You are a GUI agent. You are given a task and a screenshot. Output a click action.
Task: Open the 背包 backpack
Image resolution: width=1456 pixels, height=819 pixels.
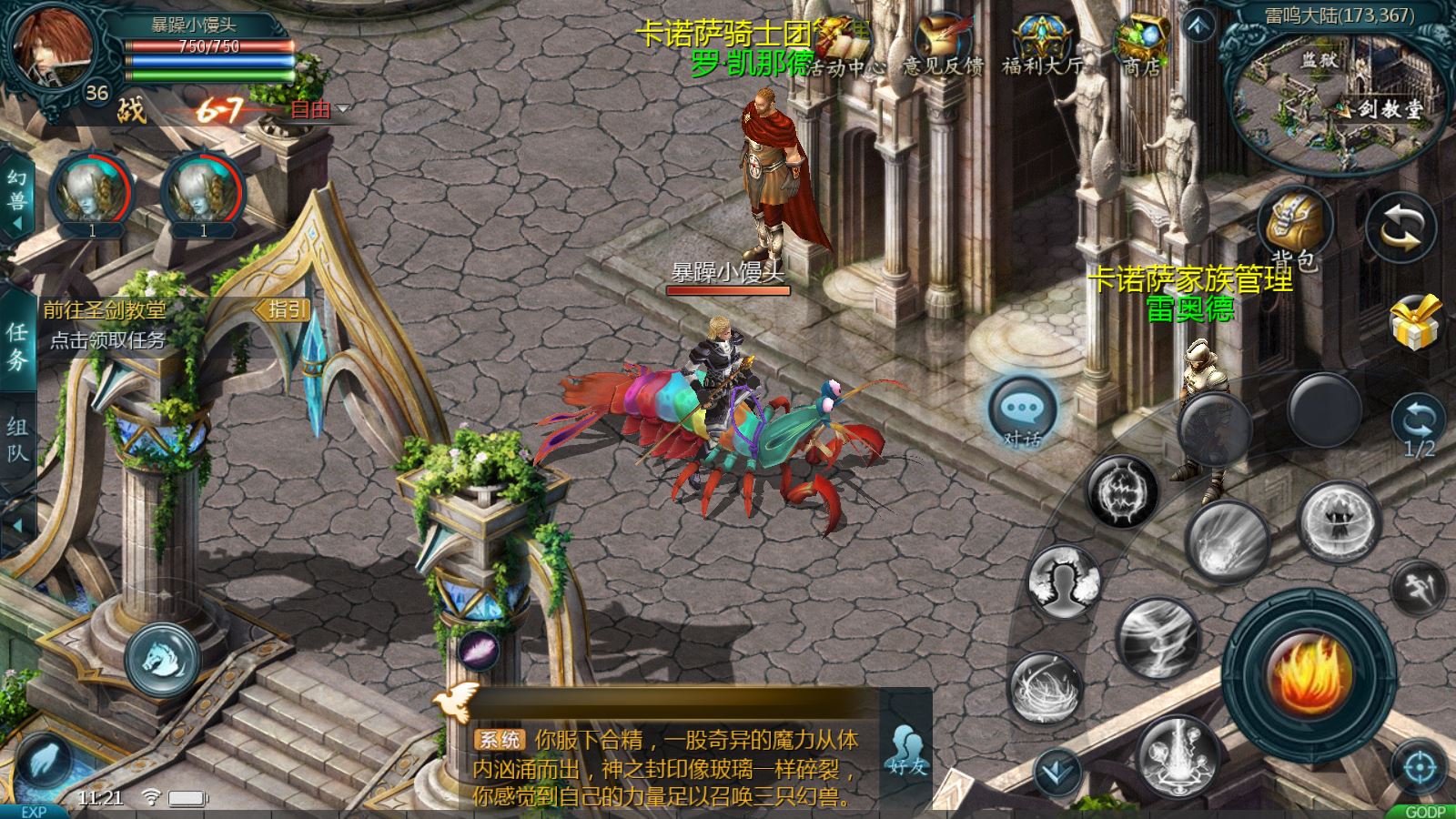tap(1294, 227)
